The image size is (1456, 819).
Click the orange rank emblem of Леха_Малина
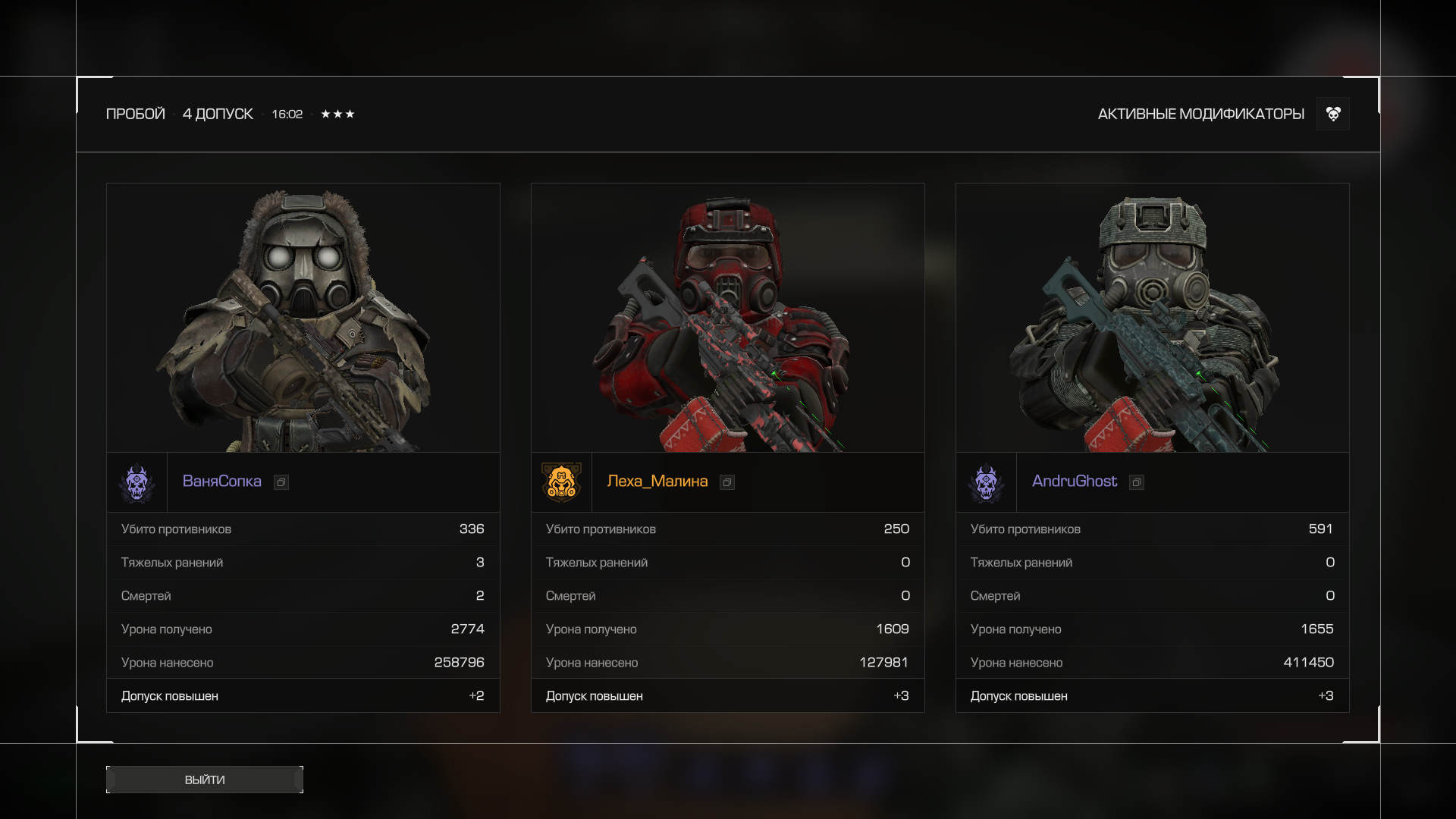pyautogui.click(x=561, y=482)
